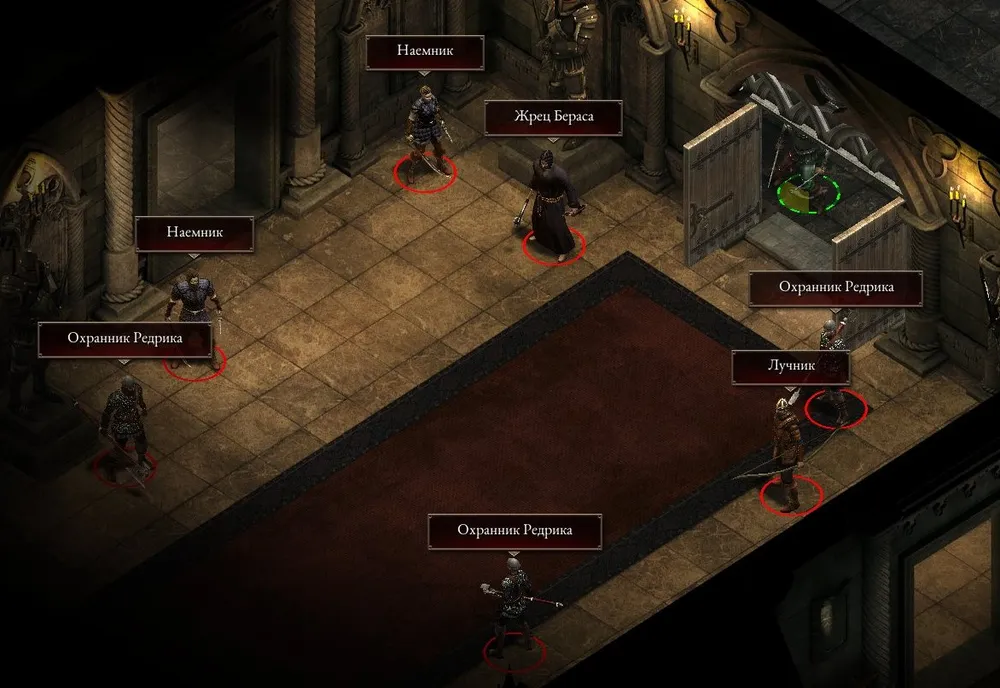Click the Лучник enemy name label
The width and height of the screenshot is (1000, 688).
pyautogui.click(x=790, y=366)
